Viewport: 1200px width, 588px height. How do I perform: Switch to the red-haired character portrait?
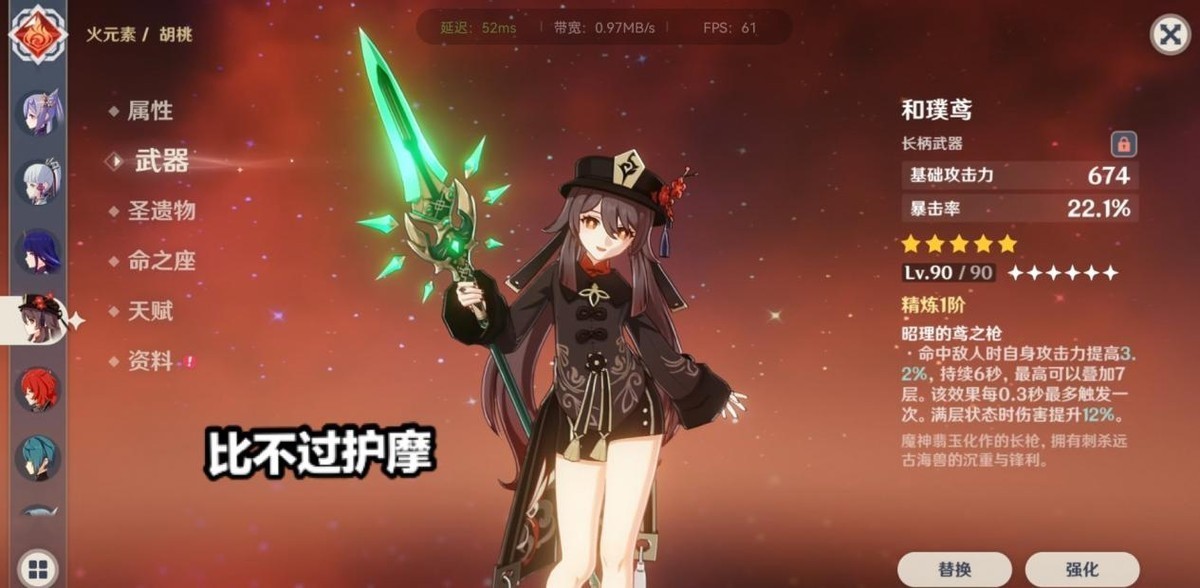coord(39,389)
